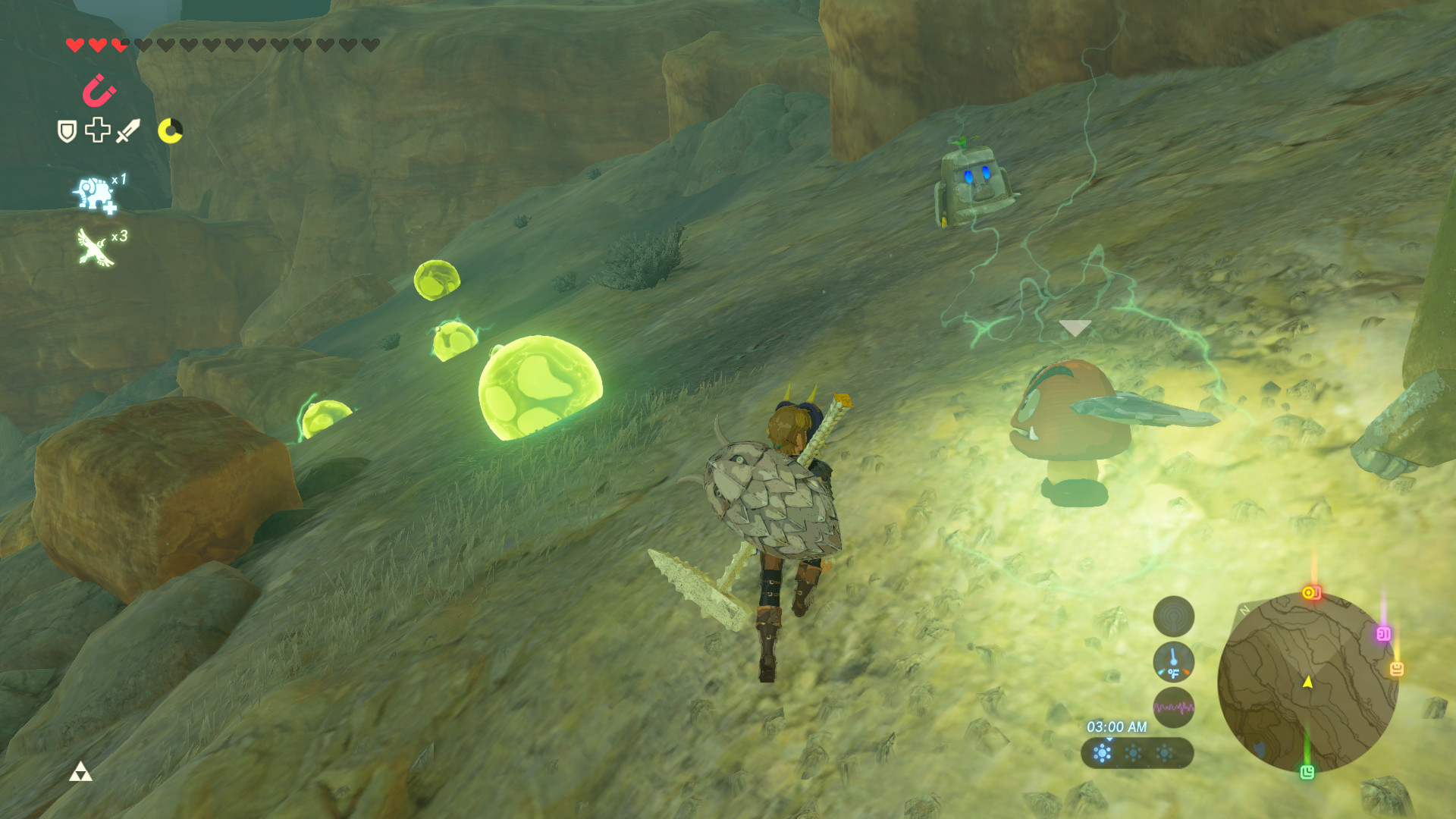
Task: Open the Sheikah sensor indicator
Action: click(1174, 617)
